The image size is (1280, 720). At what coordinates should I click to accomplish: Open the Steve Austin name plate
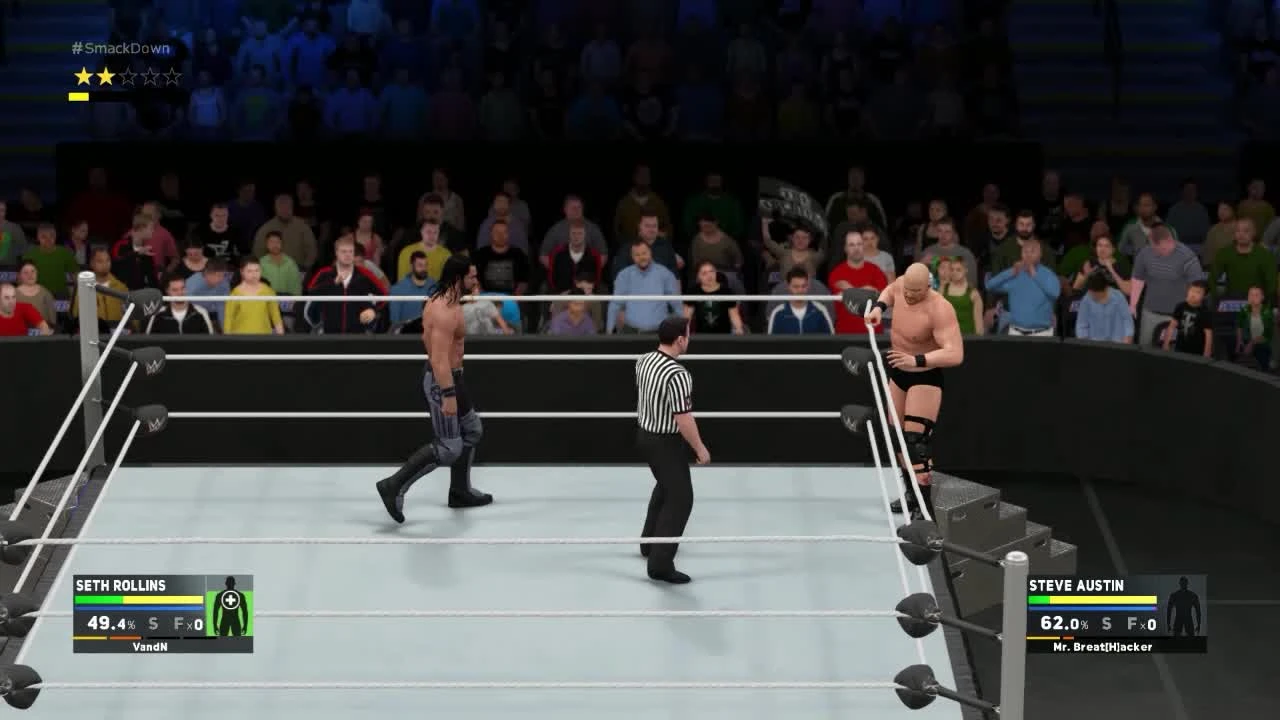point(1076,585)
